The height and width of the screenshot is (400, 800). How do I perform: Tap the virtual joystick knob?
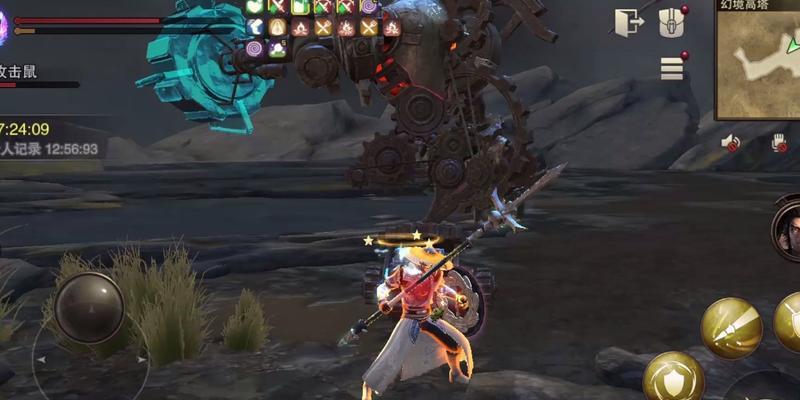tap(89, 307)
